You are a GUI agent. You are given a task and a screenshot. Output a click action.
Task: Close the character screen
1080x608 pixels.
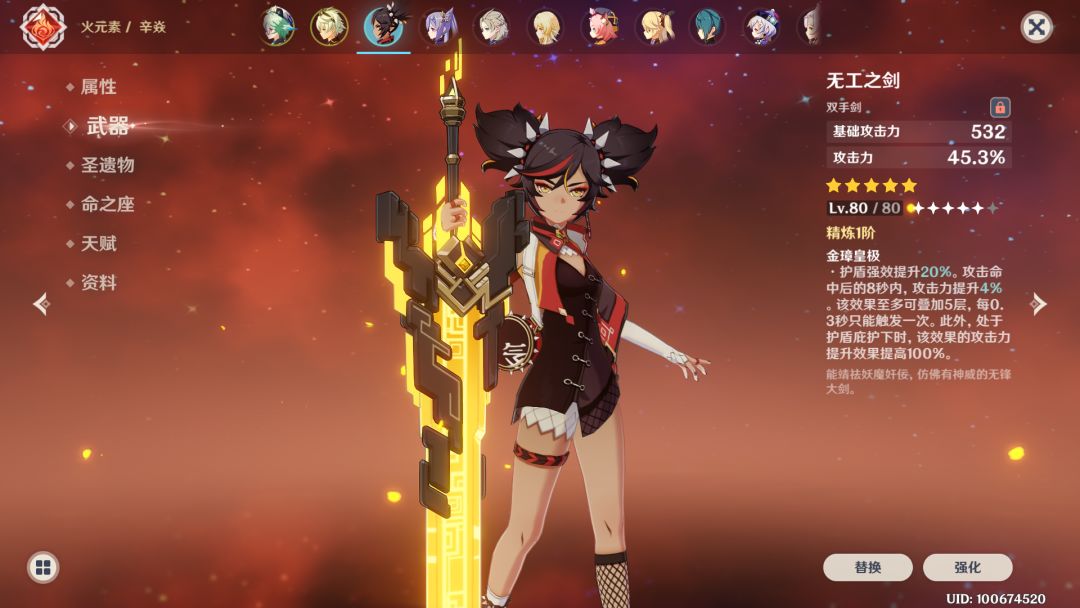[x=1036, y=27]
